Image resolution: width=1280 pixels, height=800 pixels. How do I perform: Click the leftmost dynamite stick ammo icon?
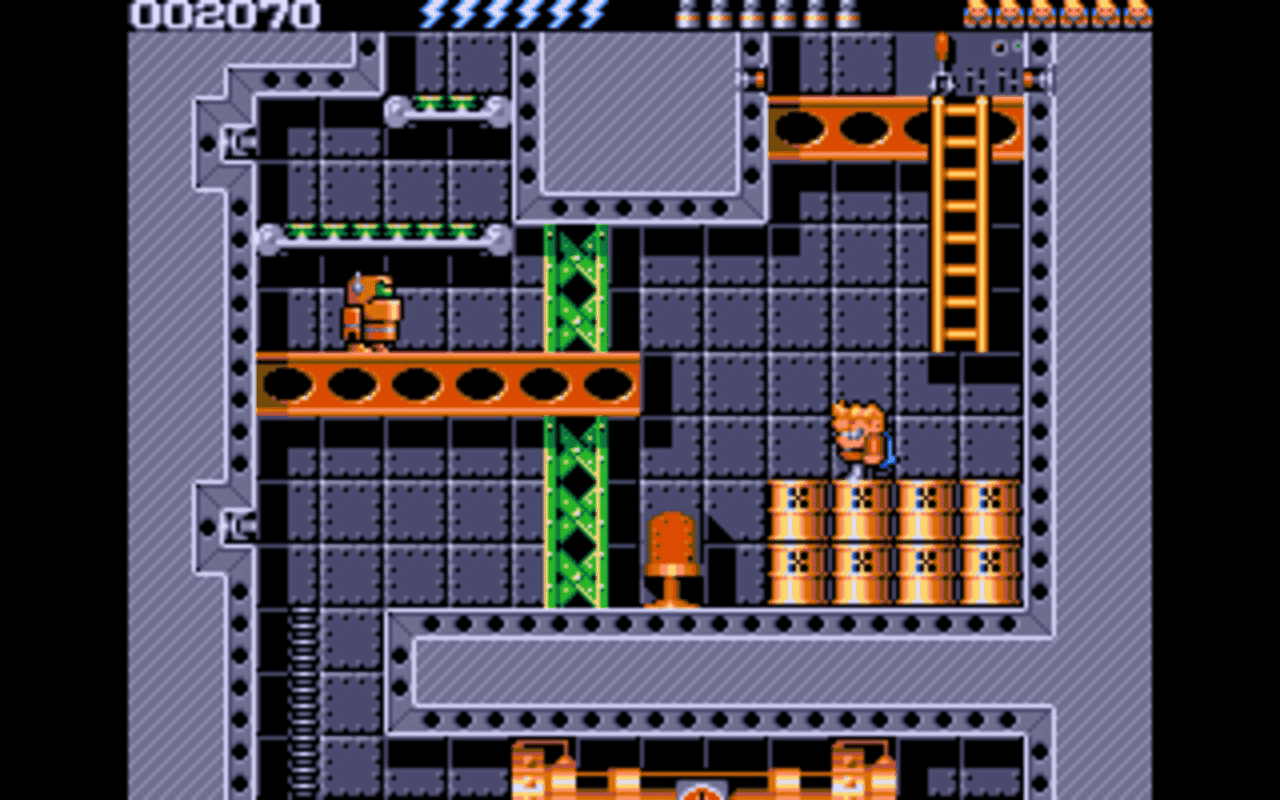(685, 13)
